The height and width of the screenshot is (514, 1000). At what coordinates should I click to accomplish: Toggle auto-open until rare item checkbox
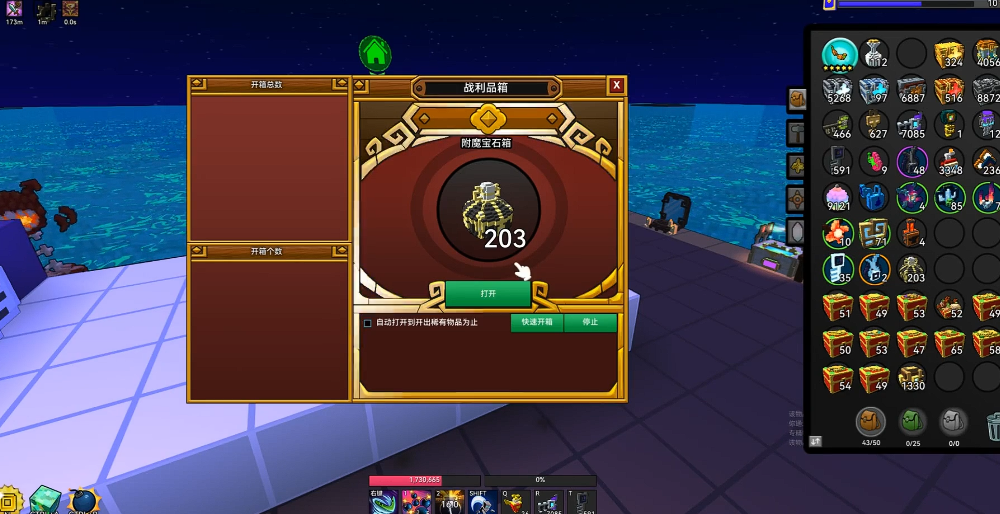tap(368, 323)
